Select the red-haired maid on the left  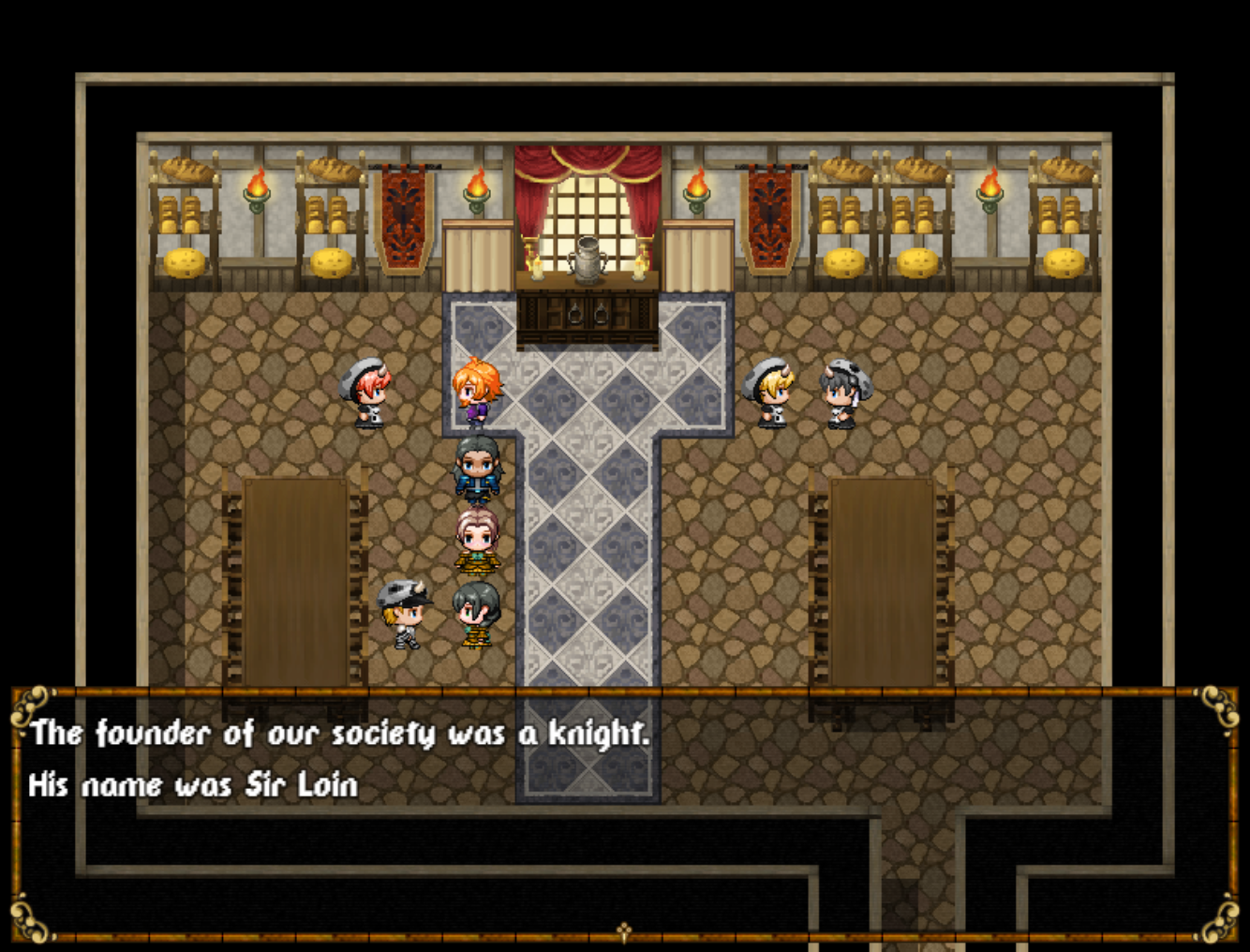[368, 392]
